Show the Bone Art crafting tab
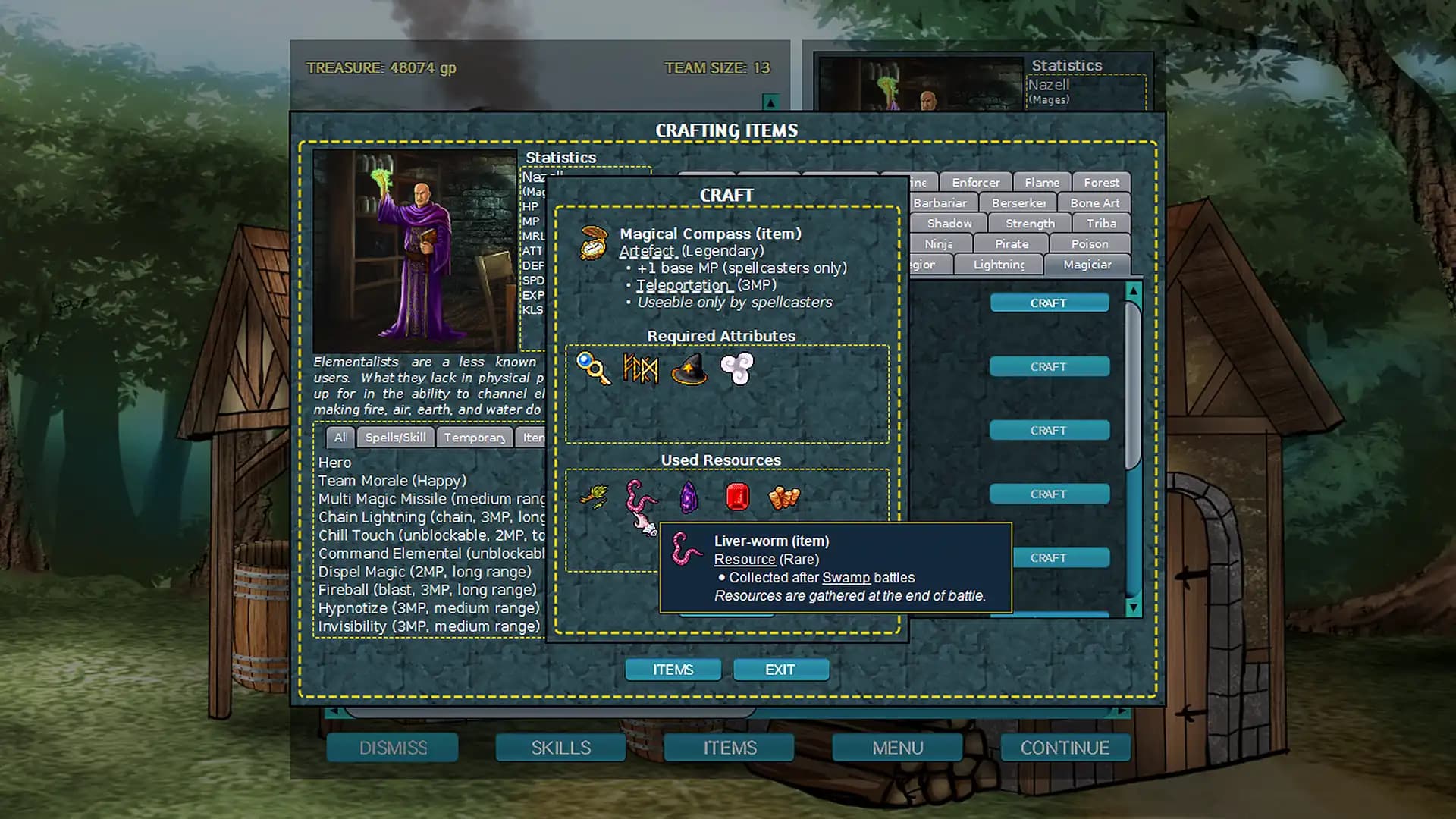 point(1094,203)
